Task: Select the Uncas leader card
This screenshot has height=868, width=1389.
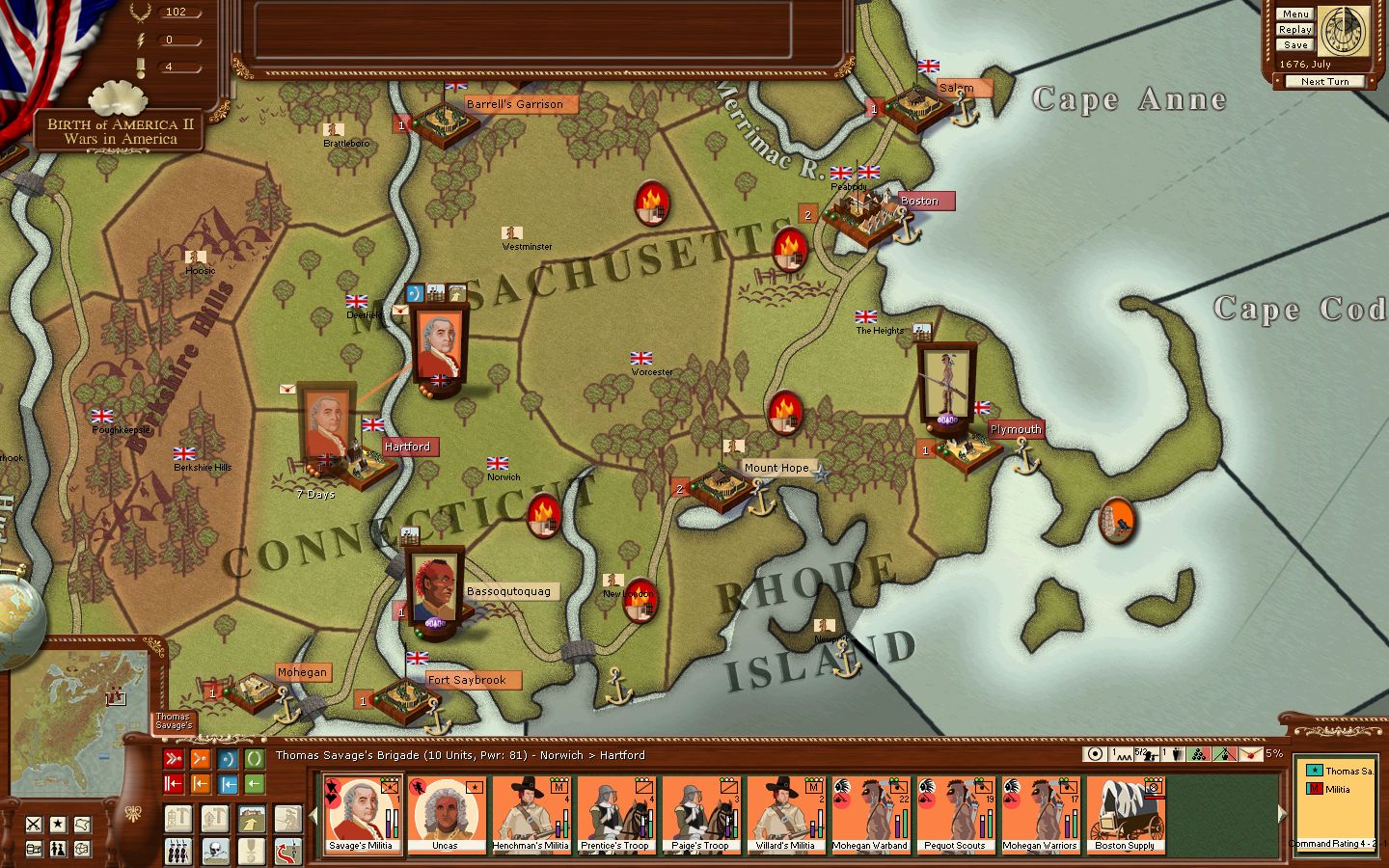Action: 446,815
